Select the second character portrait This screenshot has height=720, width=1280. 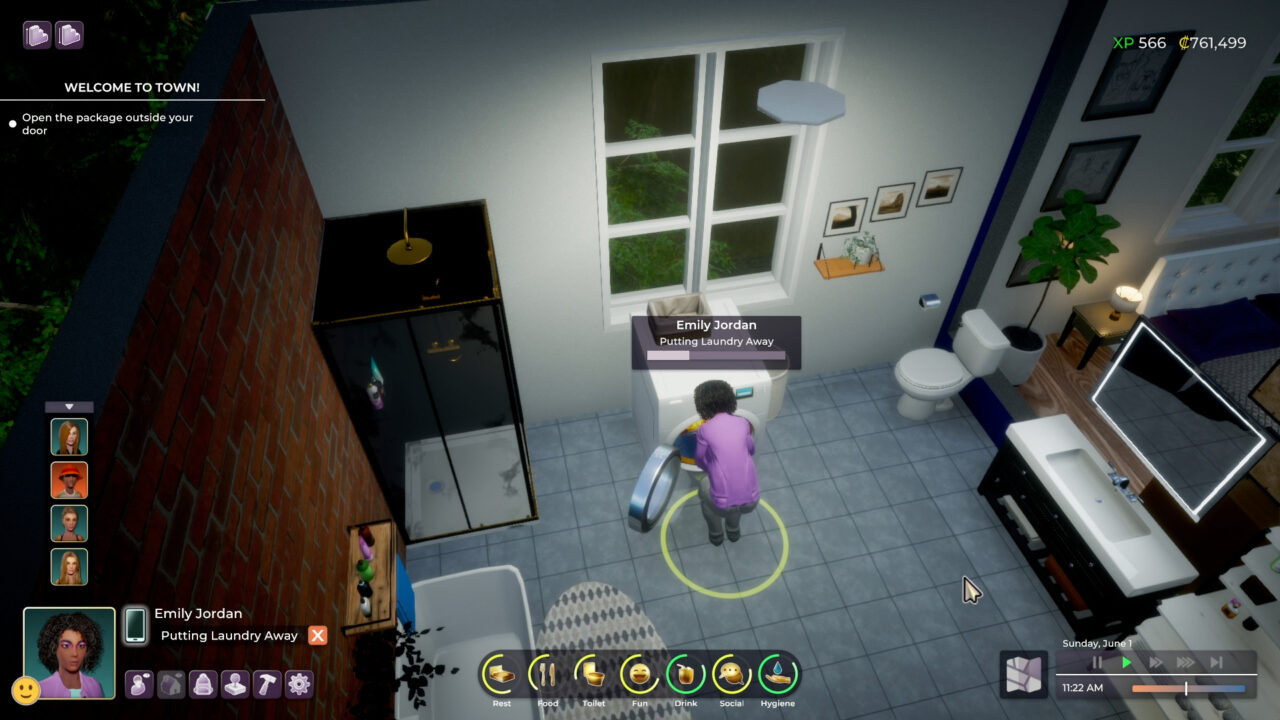coord(68,479)
